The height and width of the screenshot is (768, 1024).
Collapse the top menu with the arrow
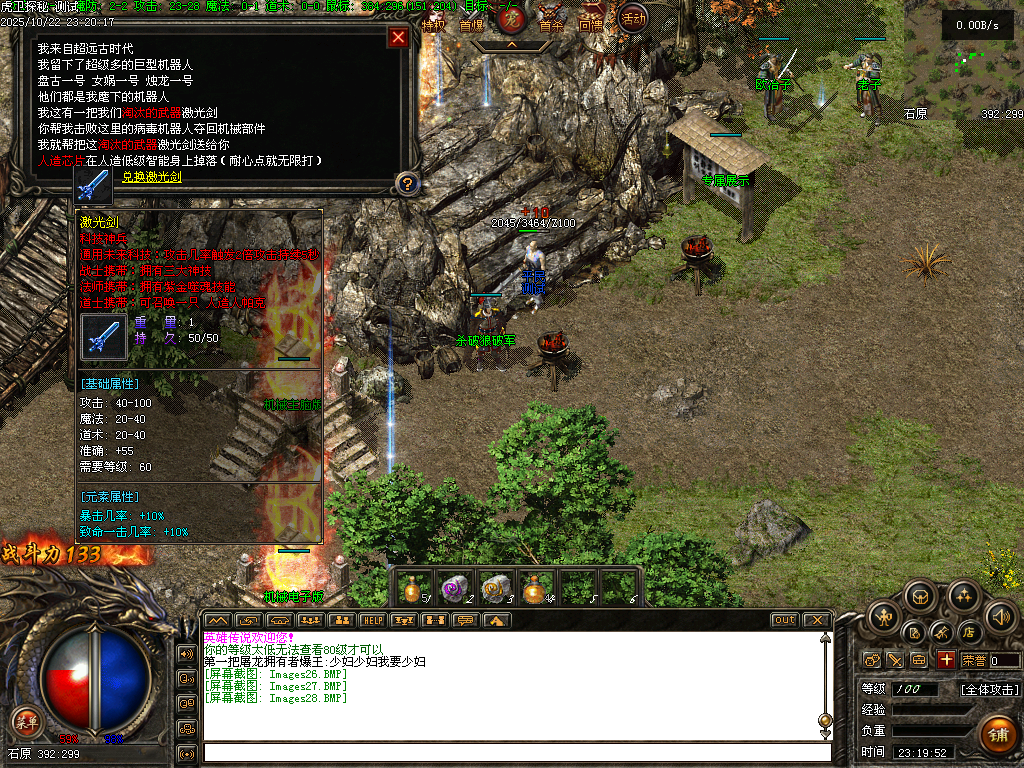pos(511,45)
